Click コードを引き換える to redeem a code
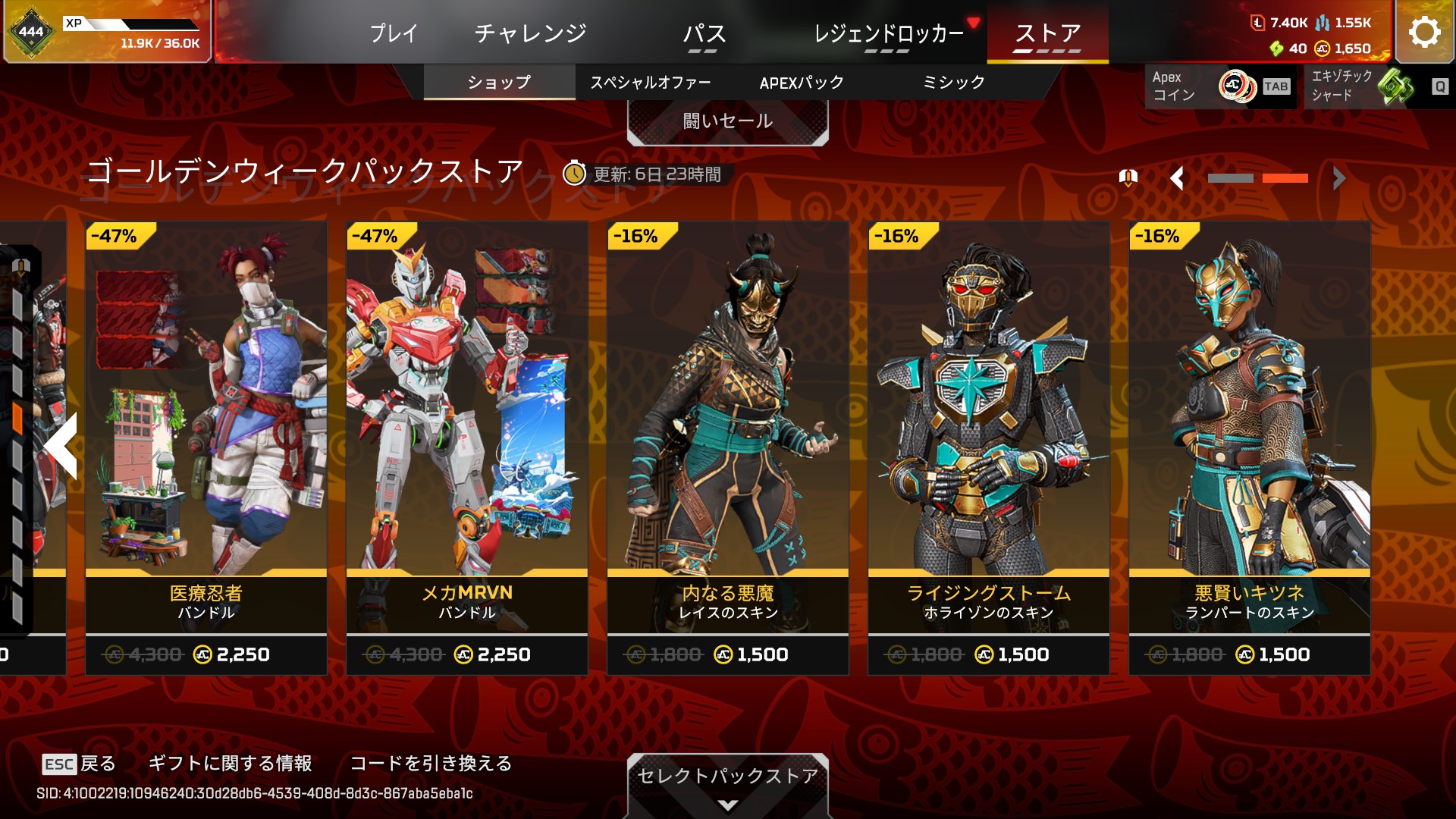The image size is (1456, 819). (x=431, y=763)
